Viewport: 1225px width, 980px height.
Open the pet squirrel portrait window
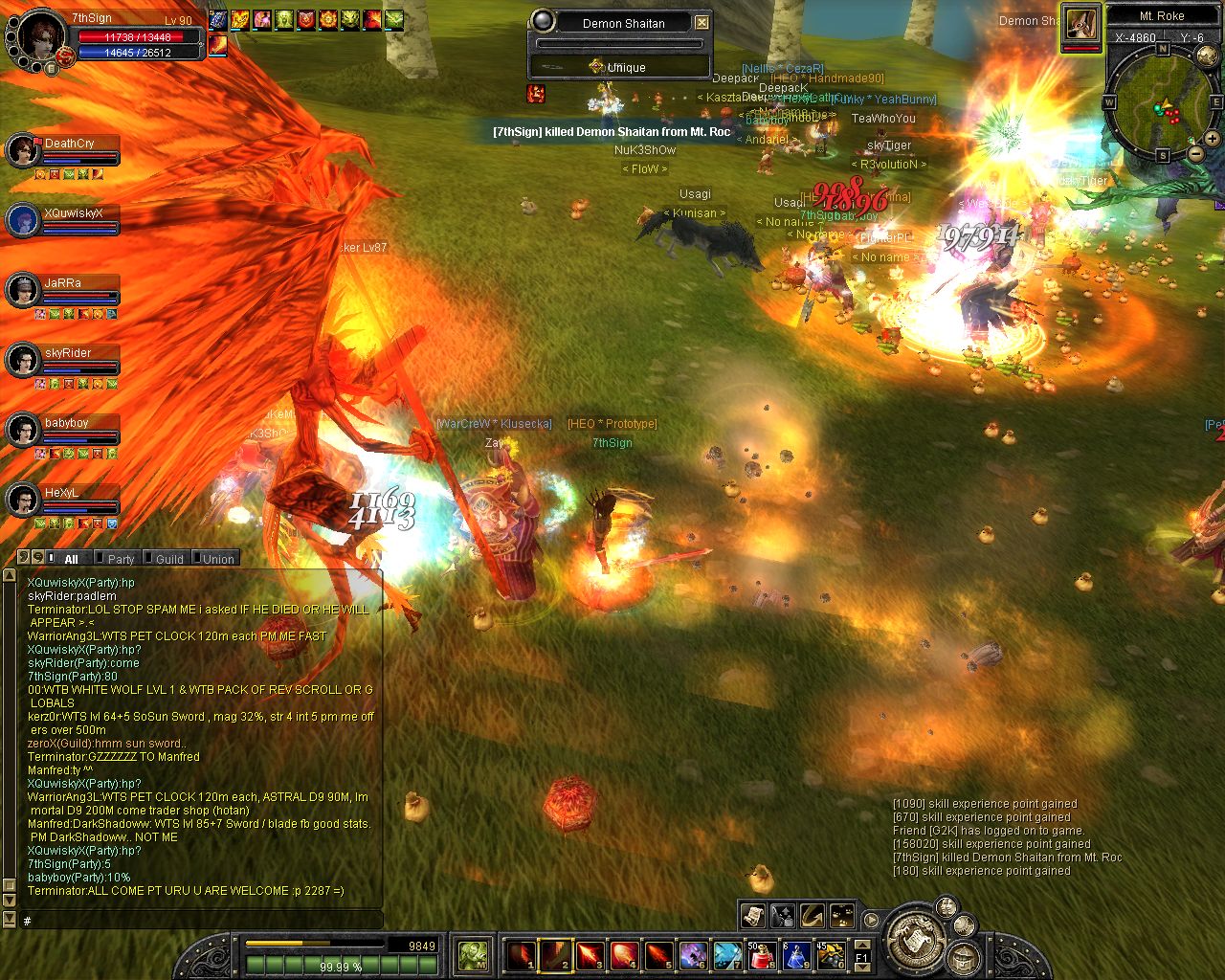tap(1080, 23)
